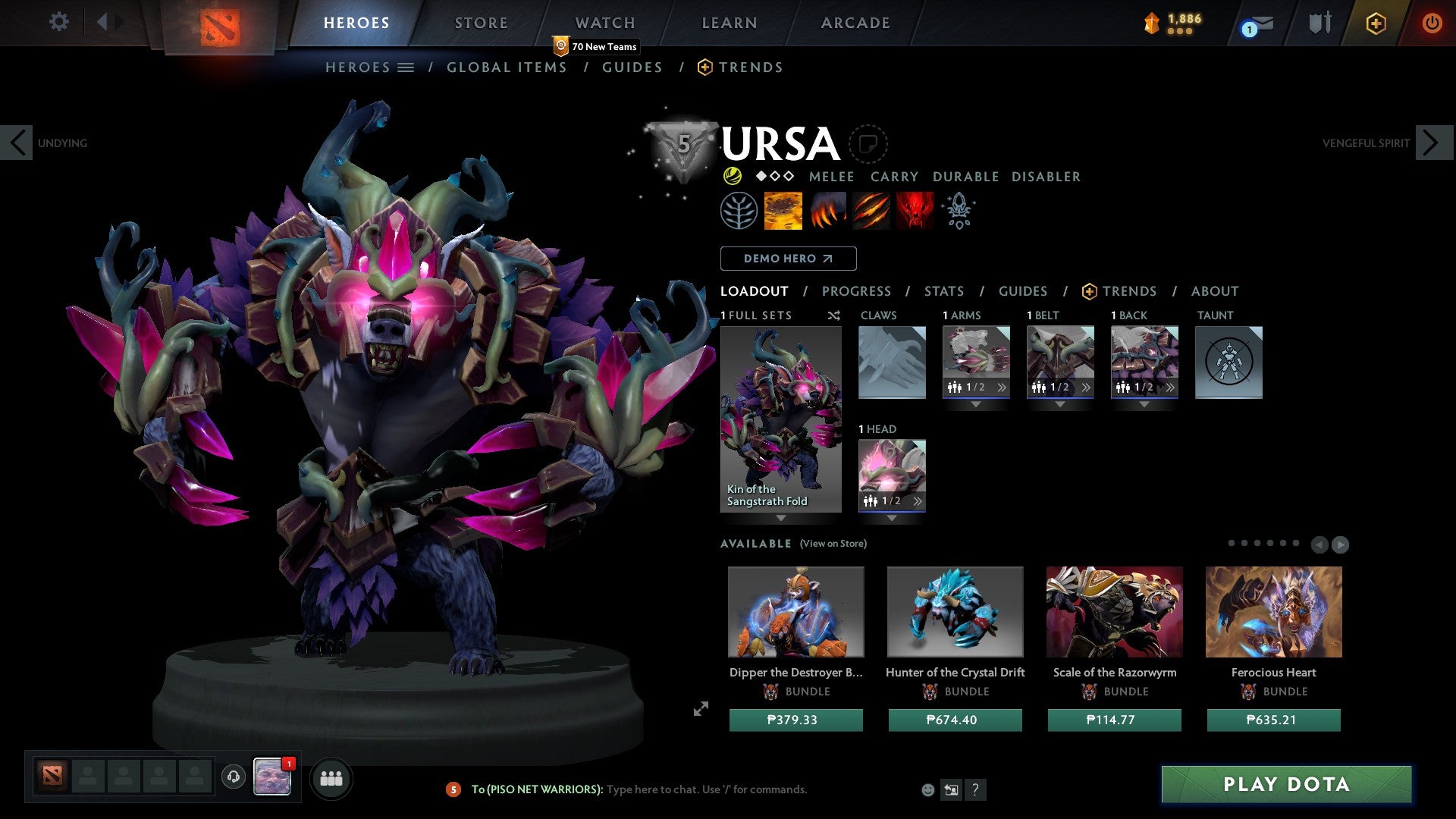Click the chat input field
This screenshot has height=819, width=1456.
705,789
